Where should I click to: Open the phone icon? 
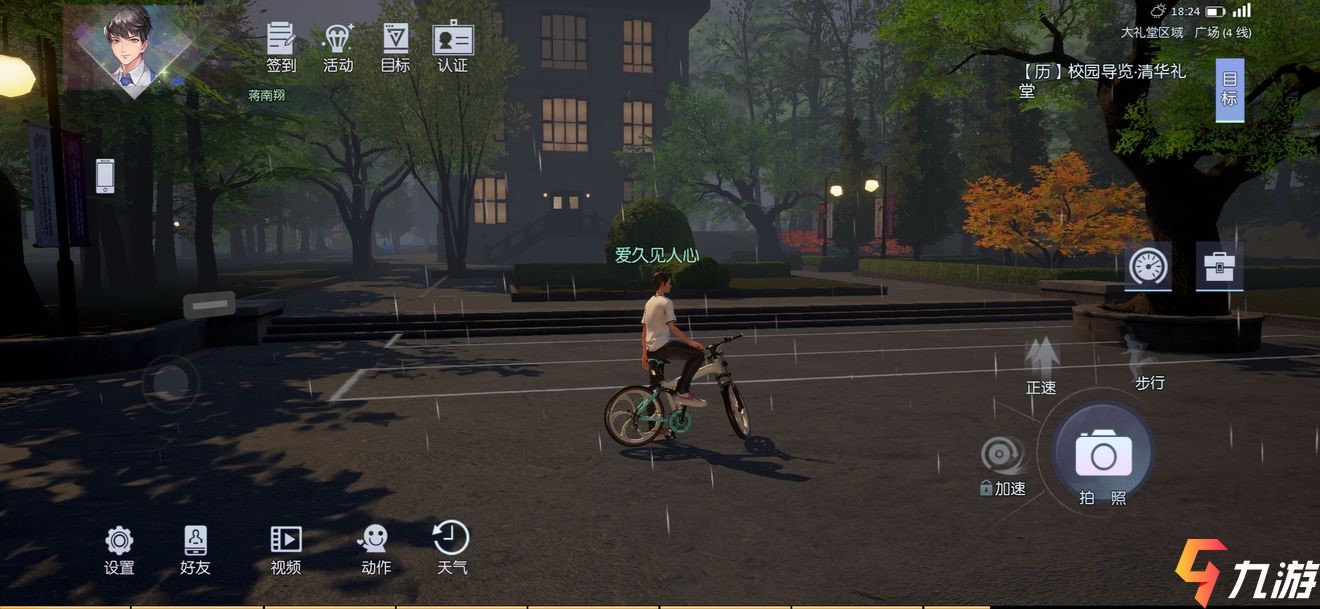pyautogui.click(x=105, y=176)
